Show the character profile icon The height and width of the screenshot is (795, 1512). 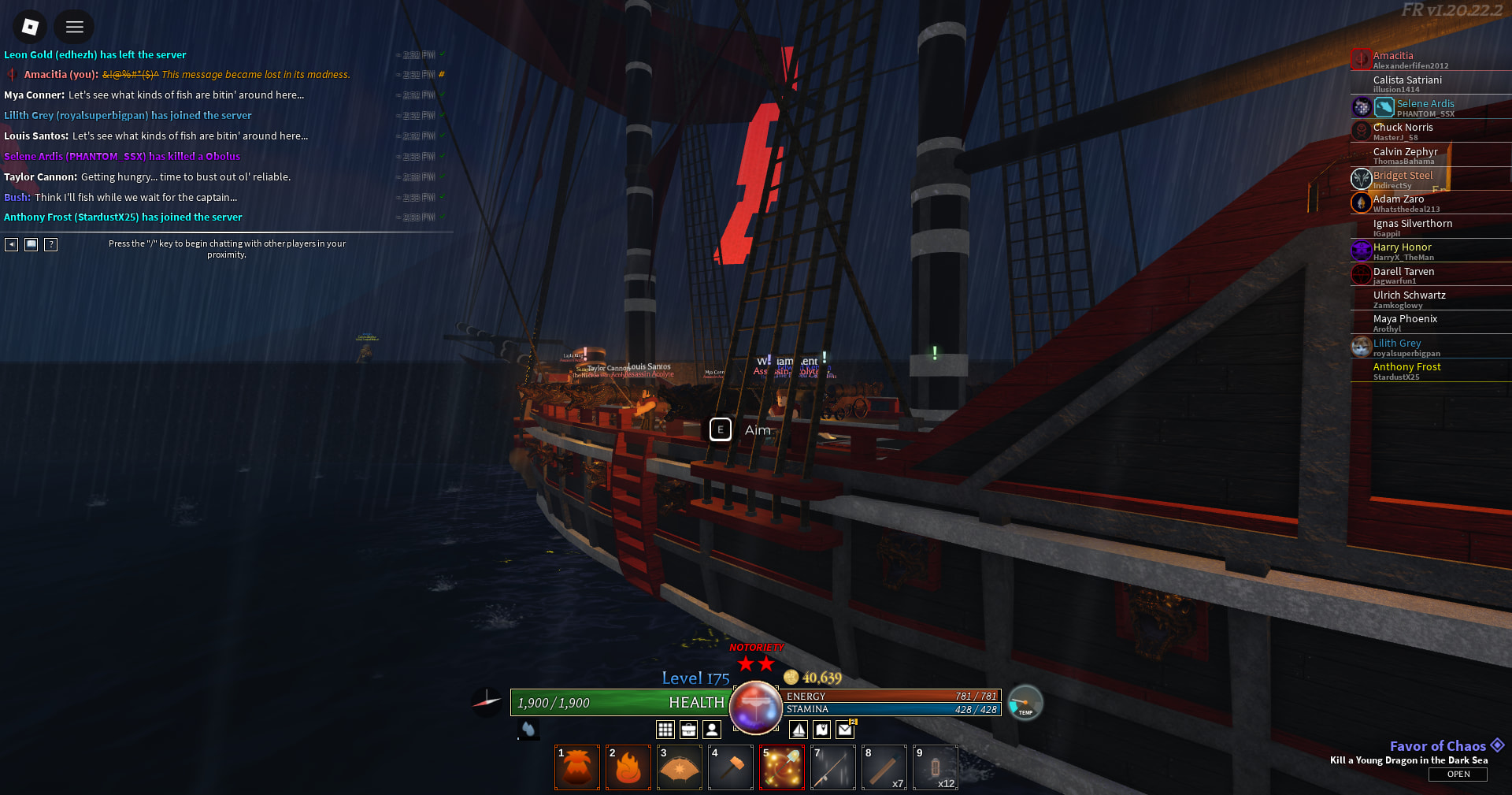coord(712,730)
